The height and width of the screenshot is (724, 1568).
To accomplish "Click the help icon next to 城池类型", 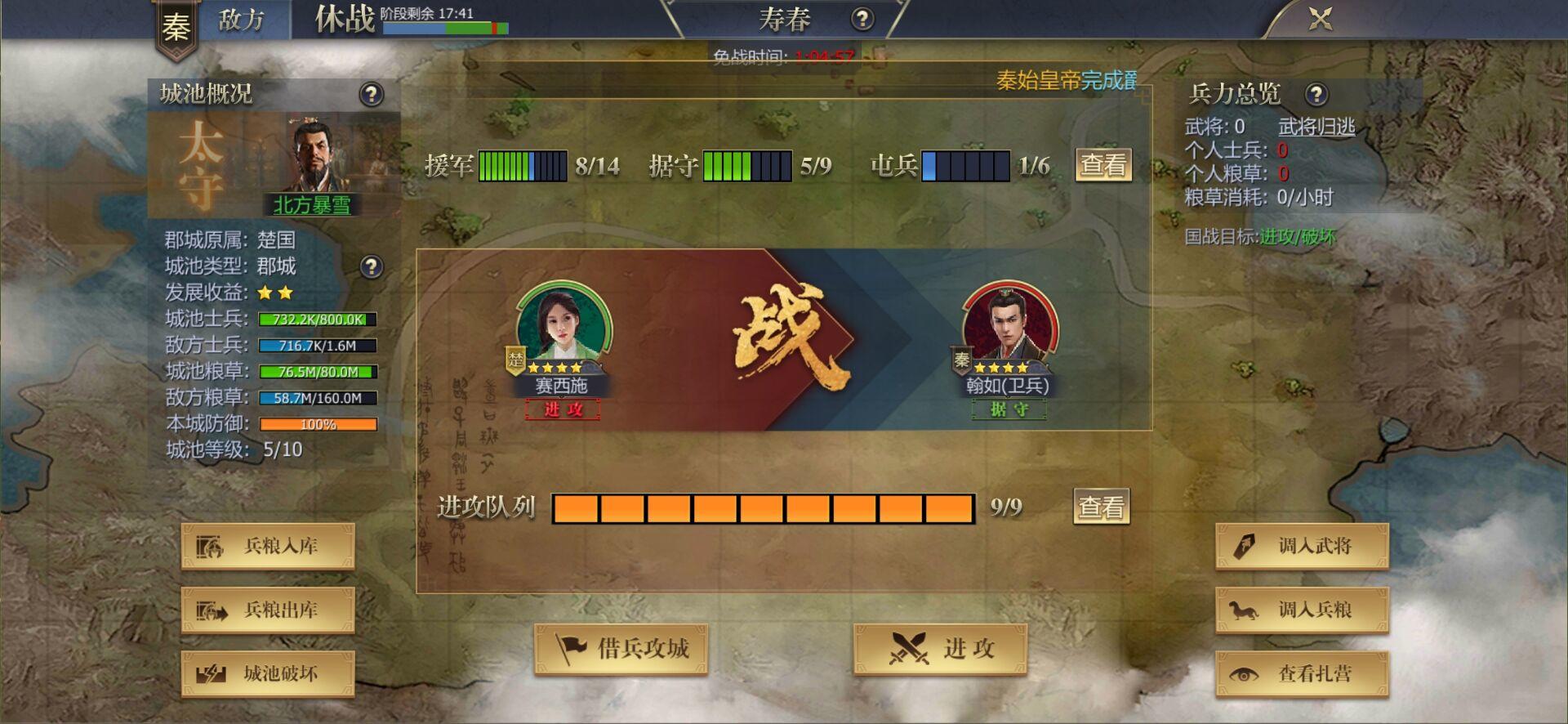I will (x=372, y=267).
